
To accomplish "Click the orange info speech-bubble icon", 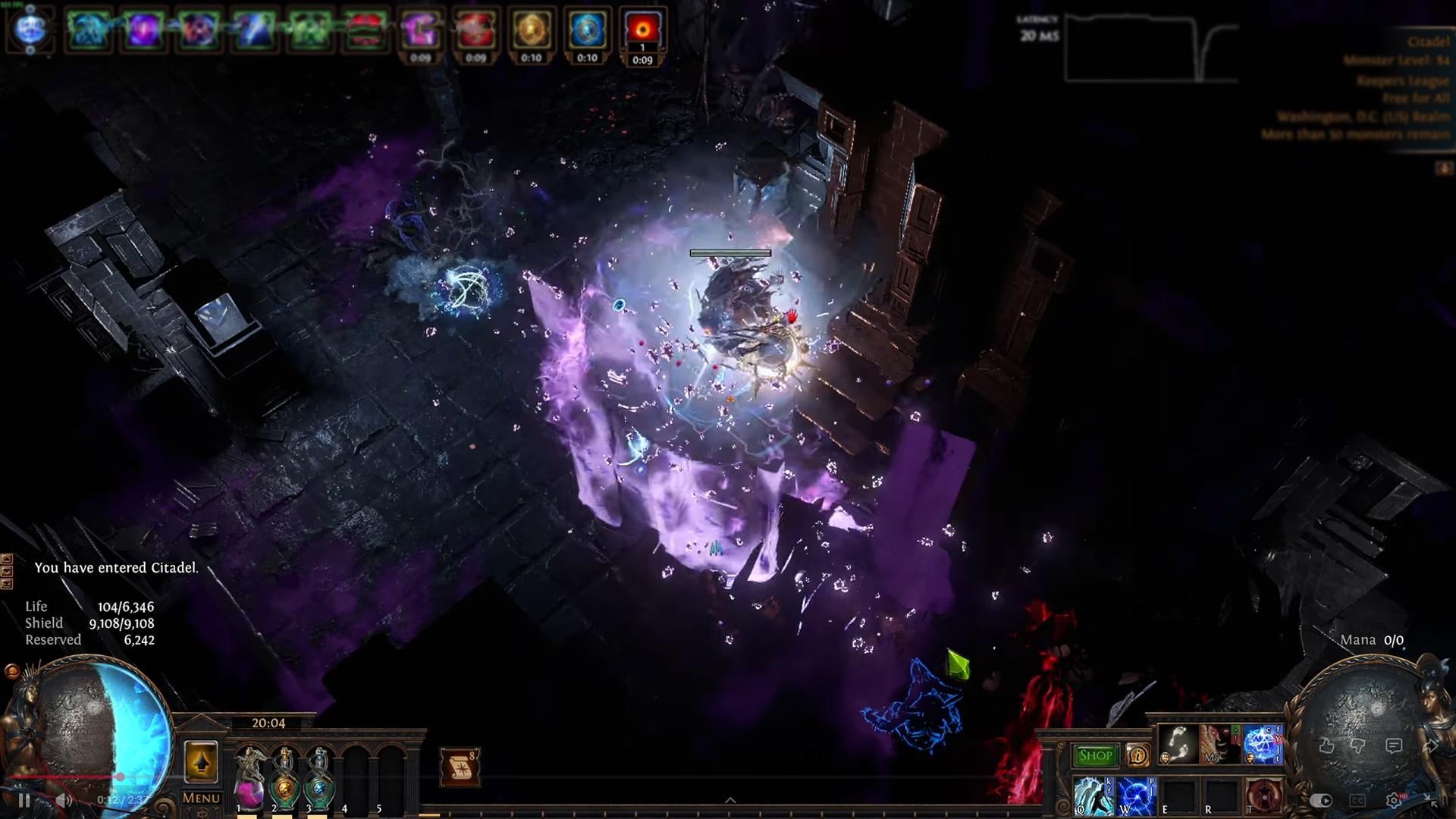I will point(1137,755).
